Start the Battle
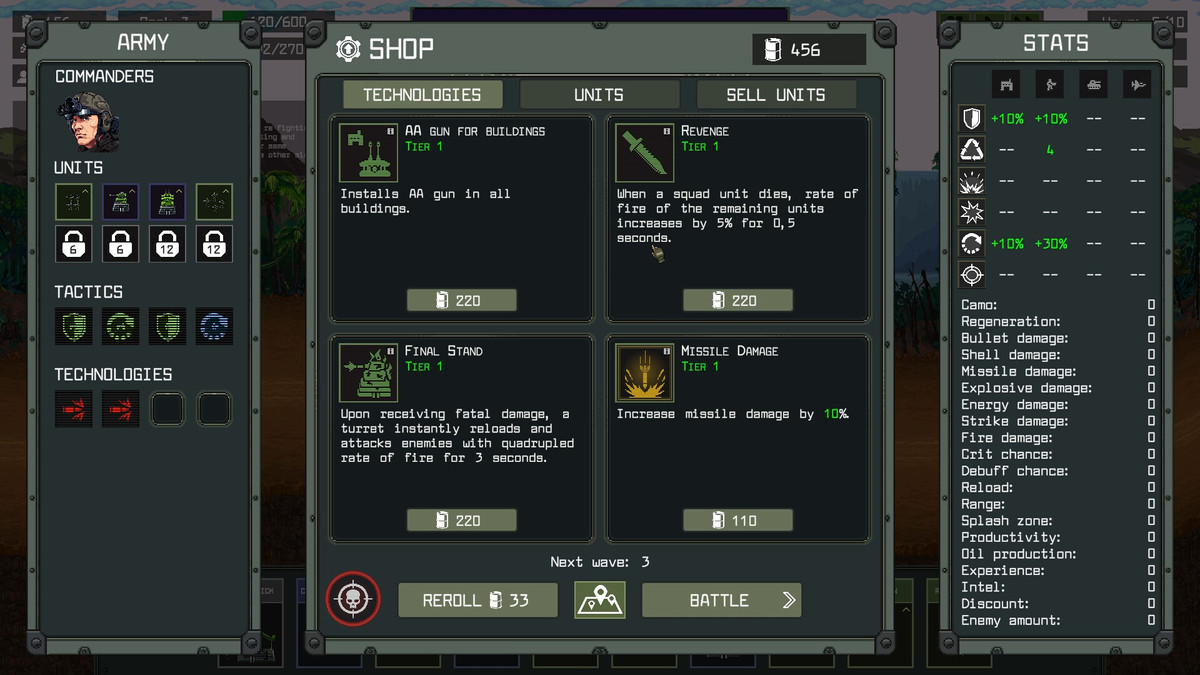This screenshot has height=675, width=1200. pyautogui.click(x=721, y=600)
